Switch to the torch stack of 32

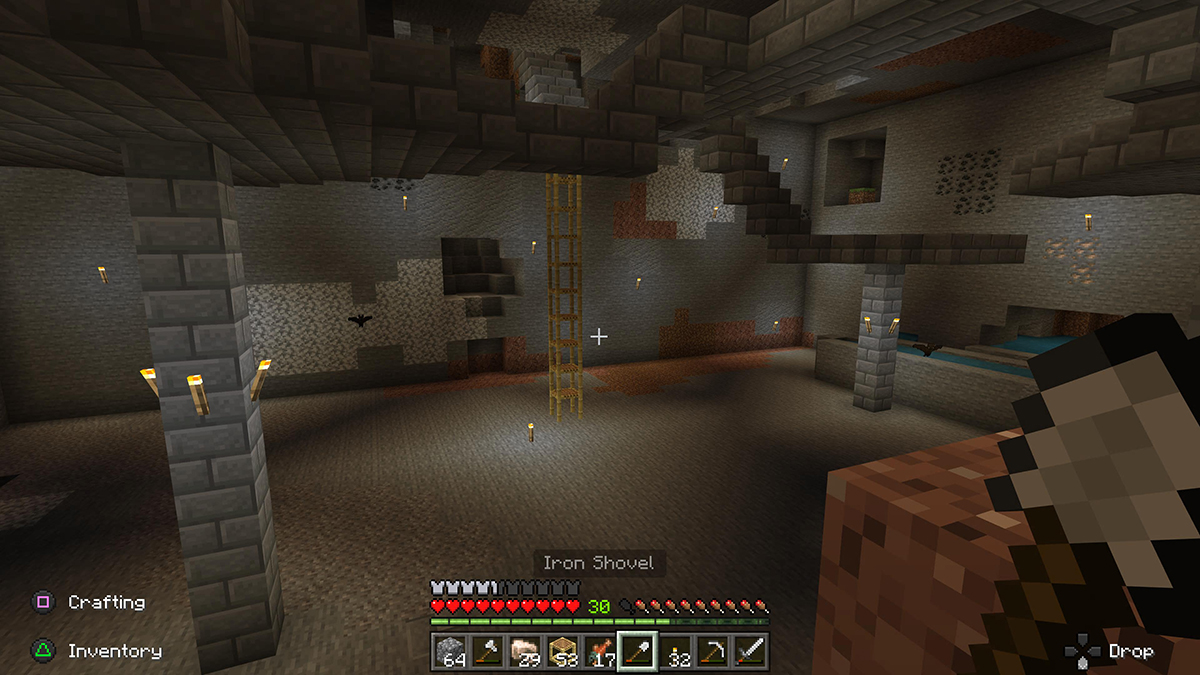(673, 652)
